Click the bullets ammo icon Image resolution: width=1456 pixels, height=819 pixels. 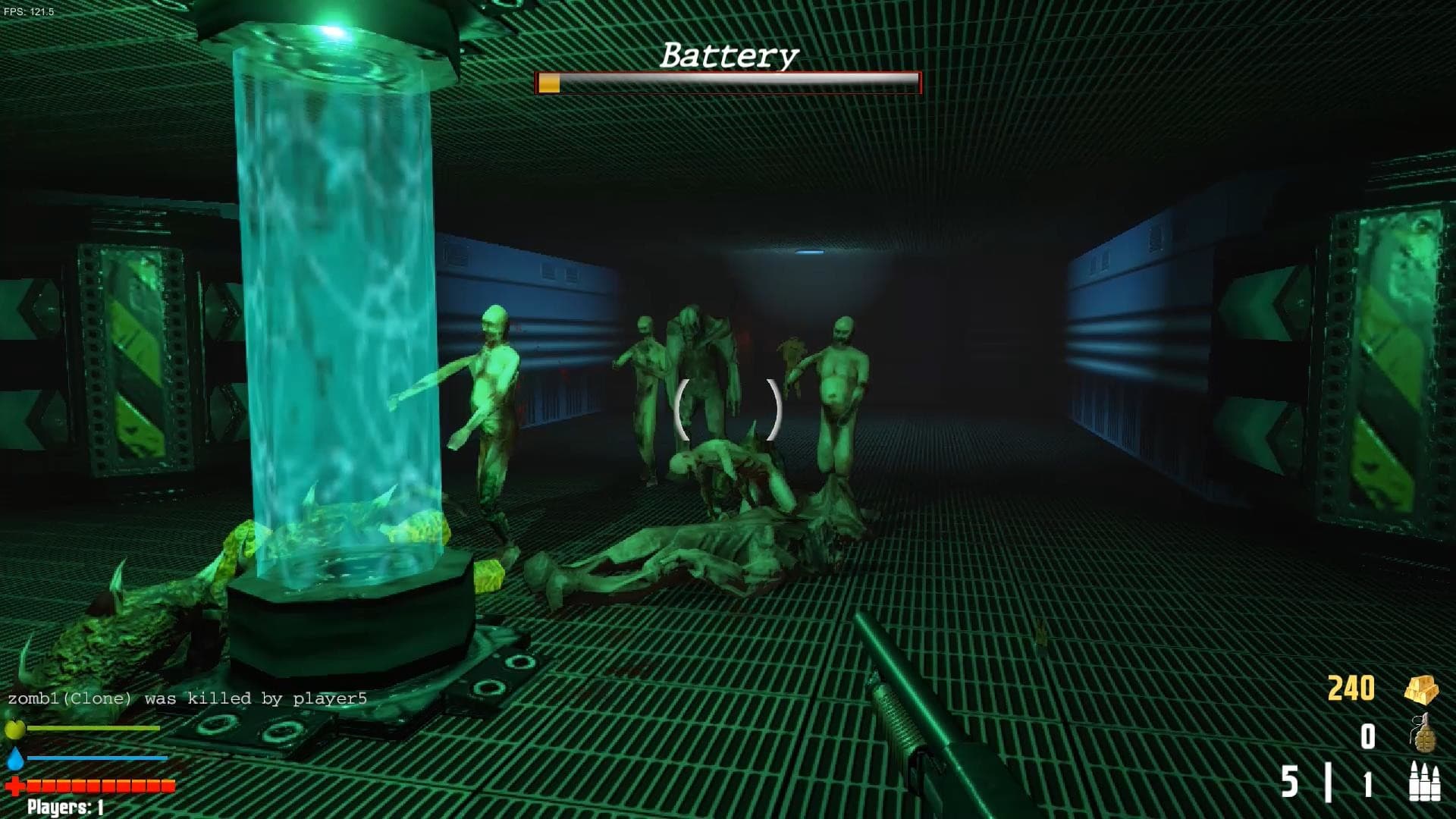(x=1423, y=781)
